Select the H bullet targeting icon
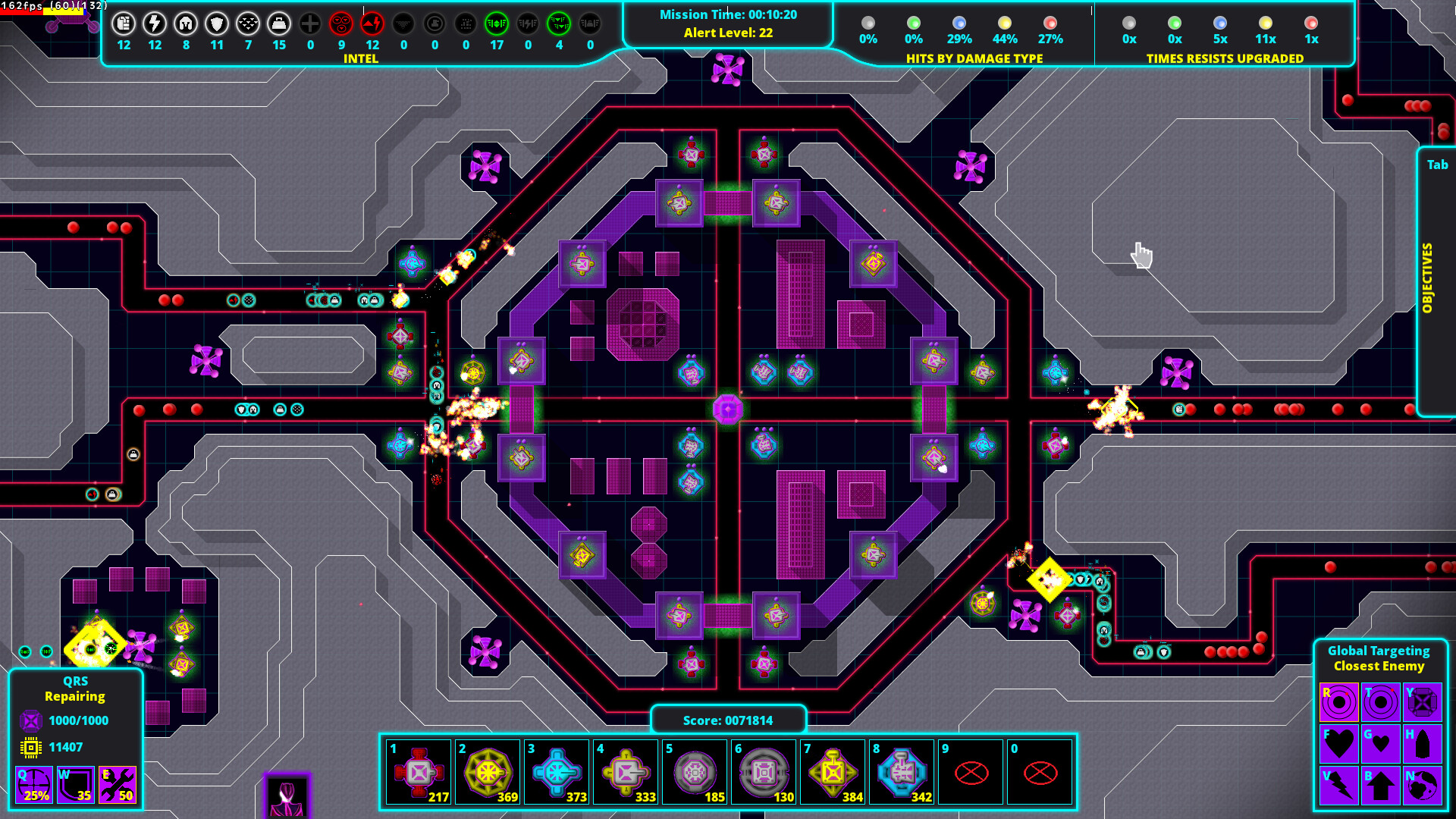 [x=1423, y=743]
